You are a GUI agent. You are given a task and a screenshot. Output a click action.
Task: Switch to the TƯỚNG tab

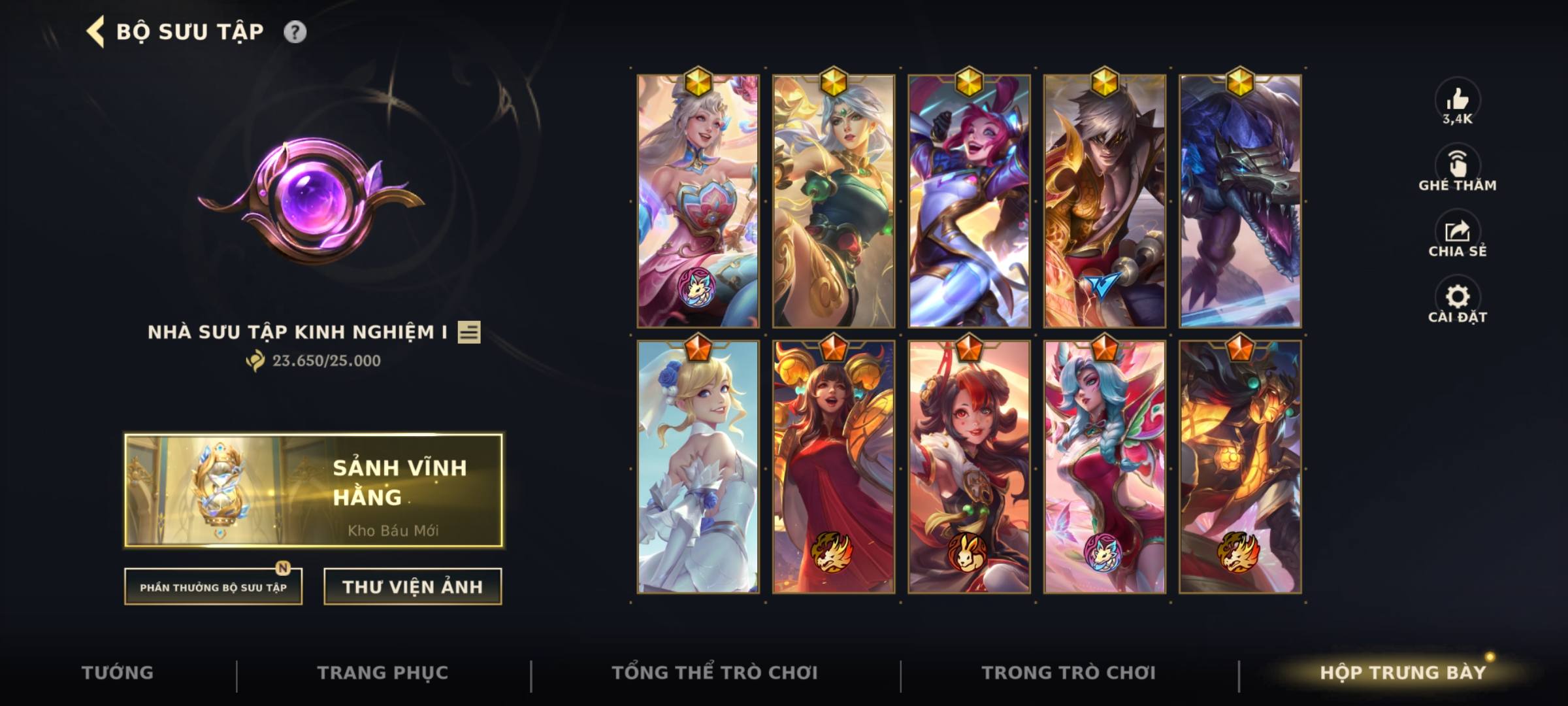(x=116, y=672)
